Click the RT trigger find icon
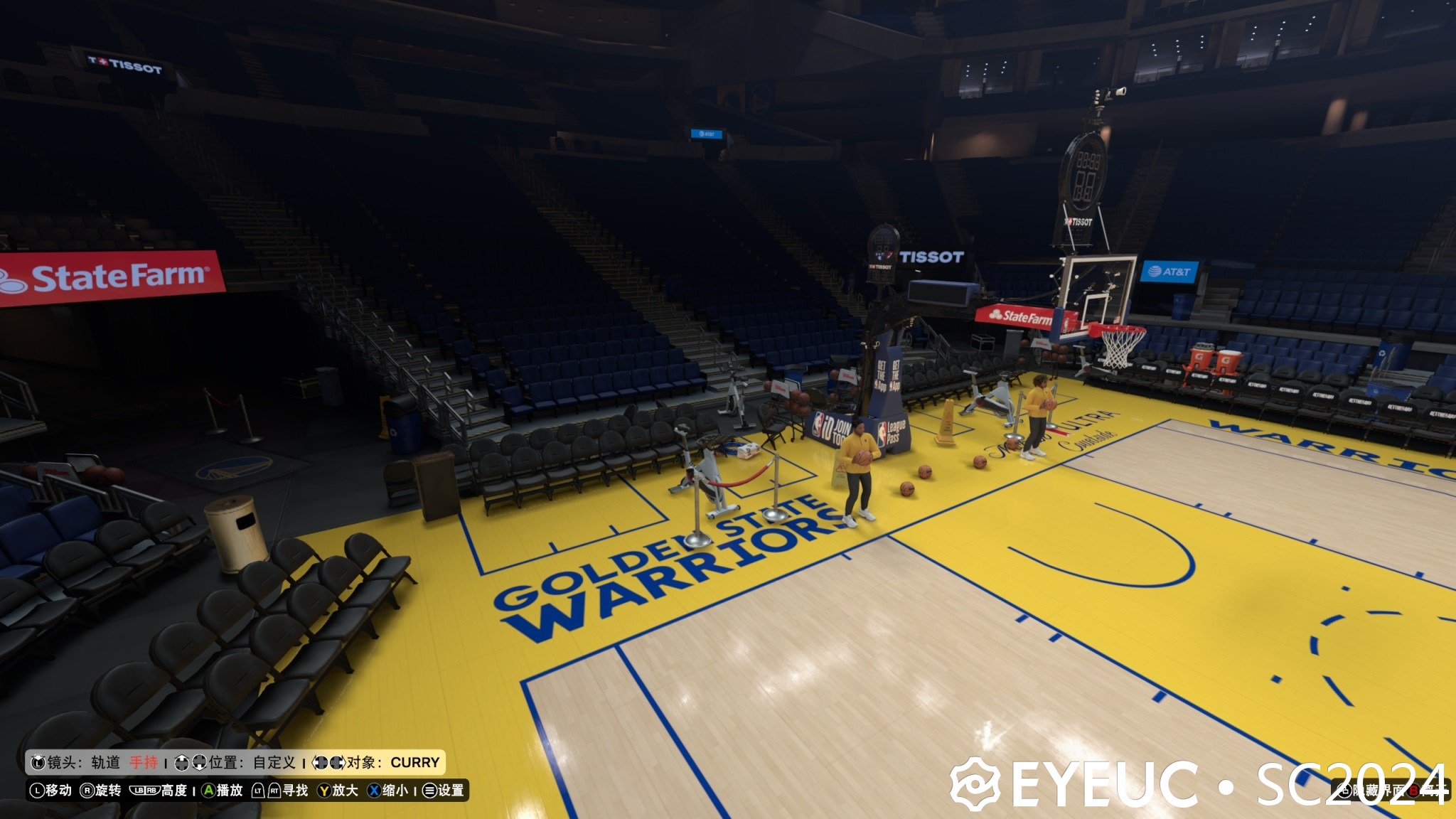This screenshot has height=819, width=1456. [275, 791]
